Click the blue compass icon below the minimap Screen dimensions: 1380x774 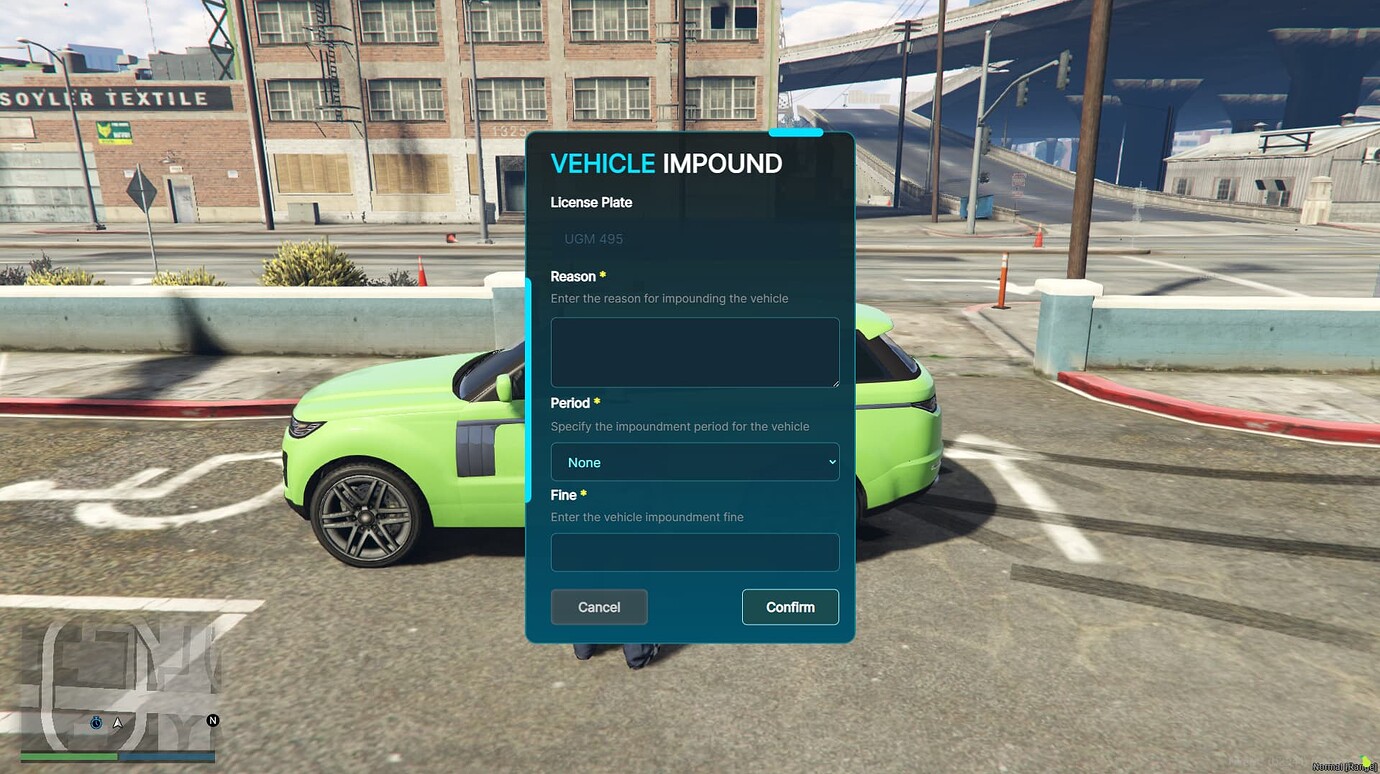(95, 722)
